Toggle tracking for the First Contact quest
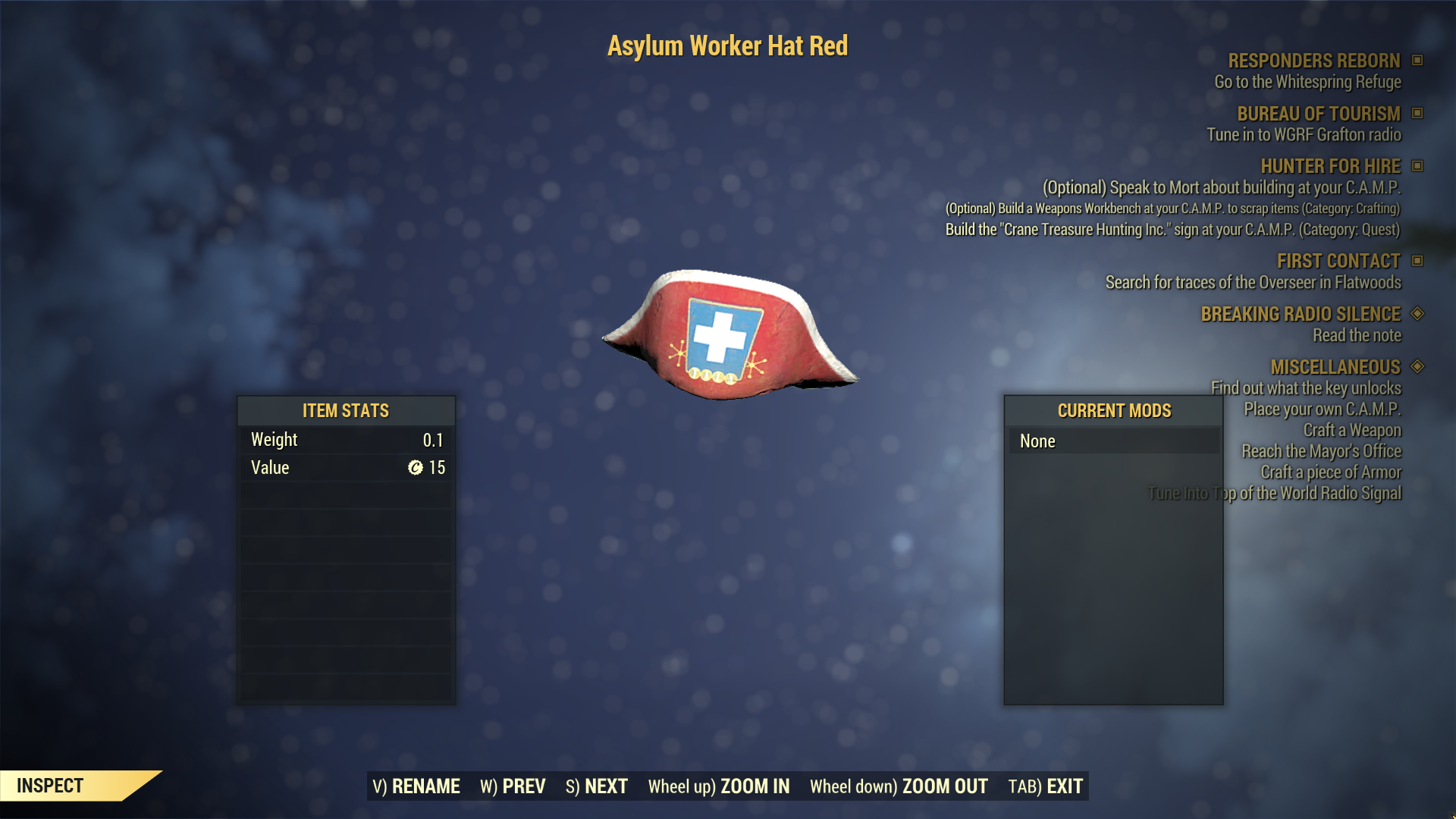Image resolution: width=1456 pixels, height=819 pixels. point(1419,261)
